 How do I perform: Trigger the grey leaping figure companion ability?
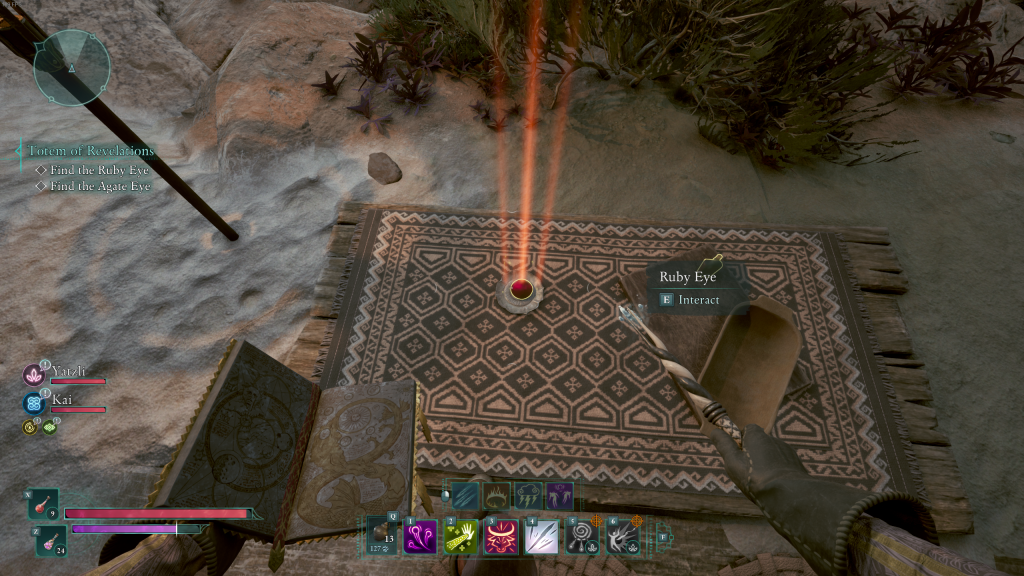(x=623, y=537)
